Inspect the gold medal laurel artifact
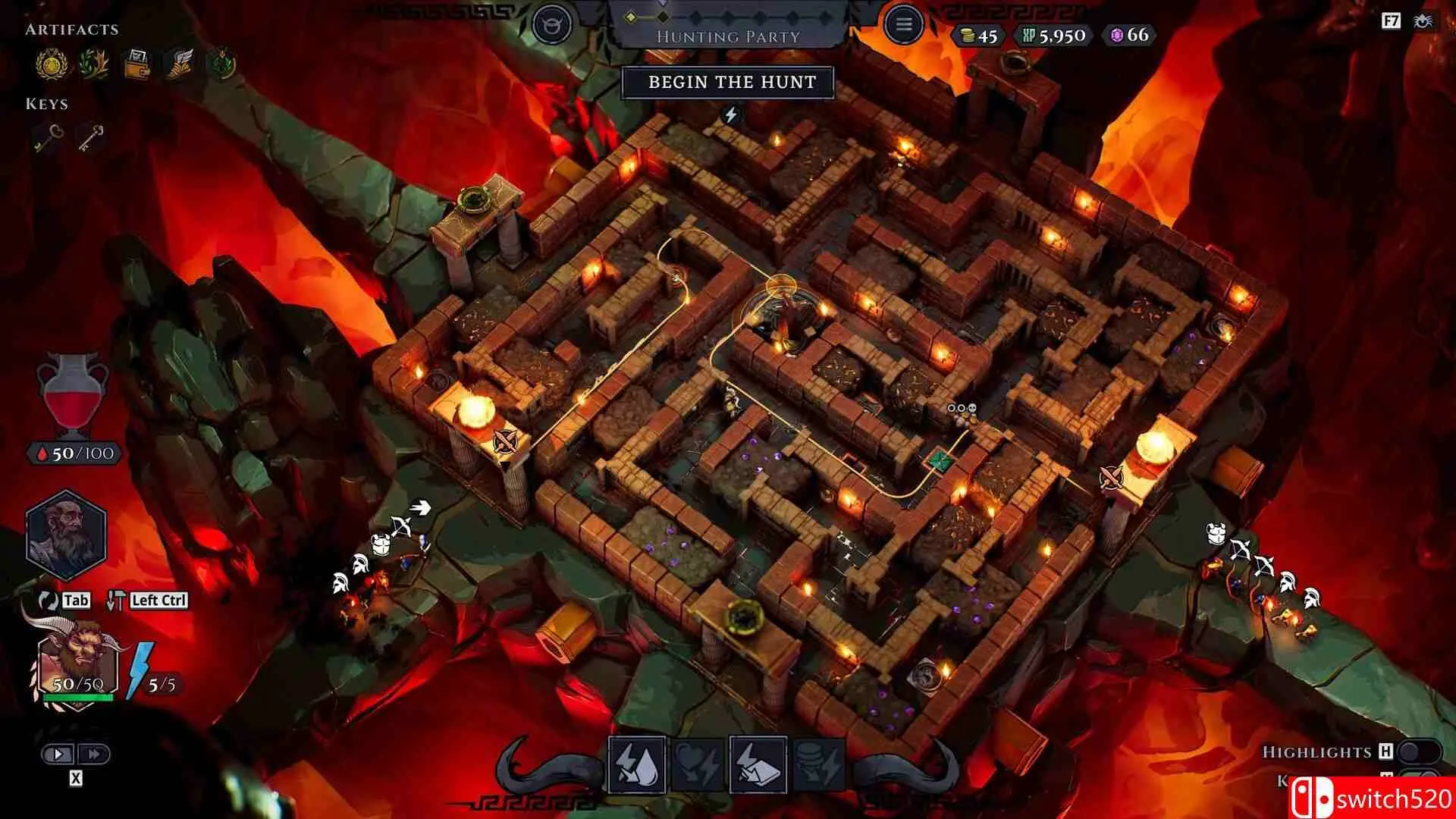The width and height of the screenshot is (1456, 819). point(52,64)
